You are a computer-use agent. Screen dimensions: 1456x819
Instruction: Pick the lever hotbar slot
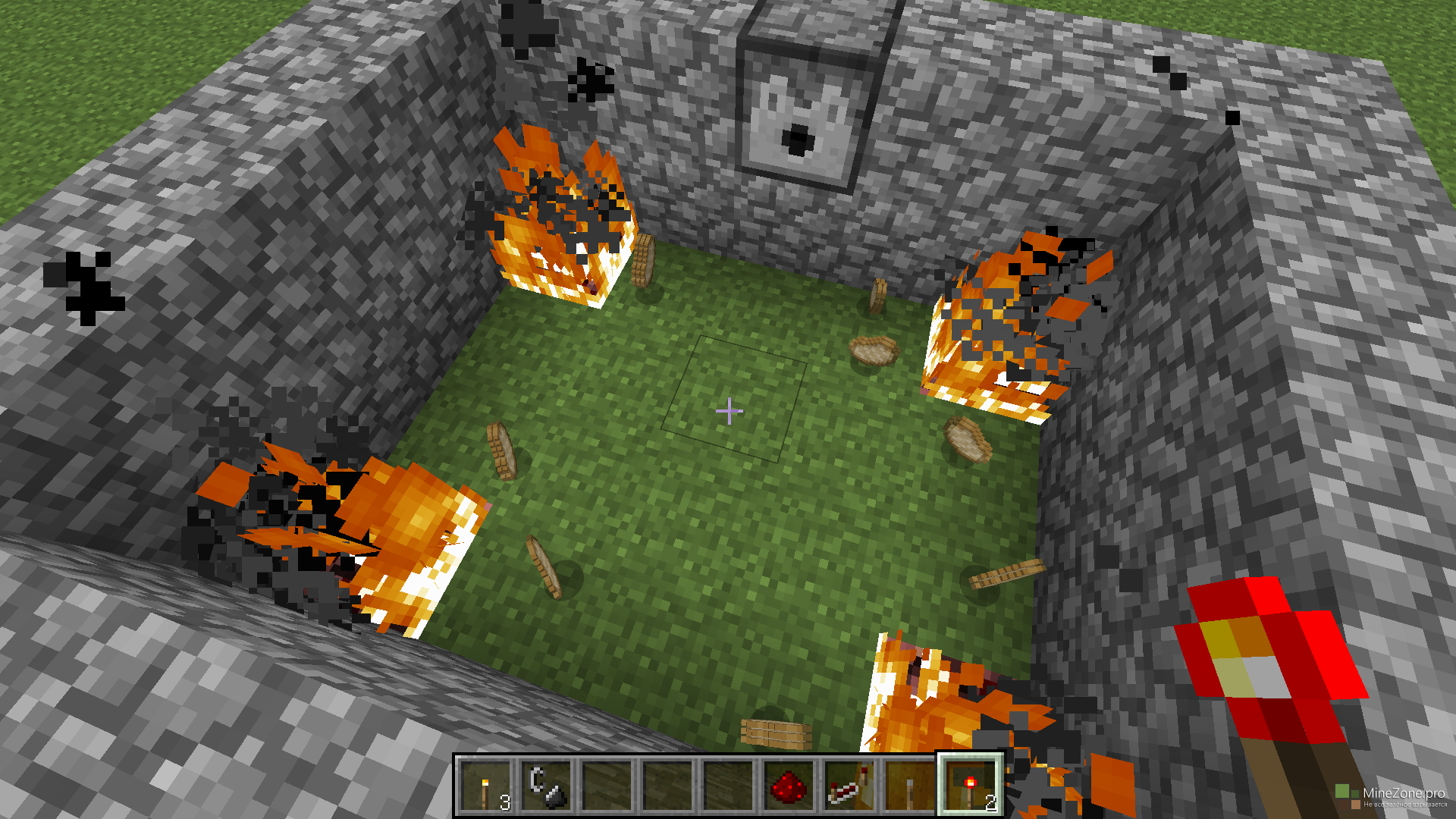coord(910,787)
